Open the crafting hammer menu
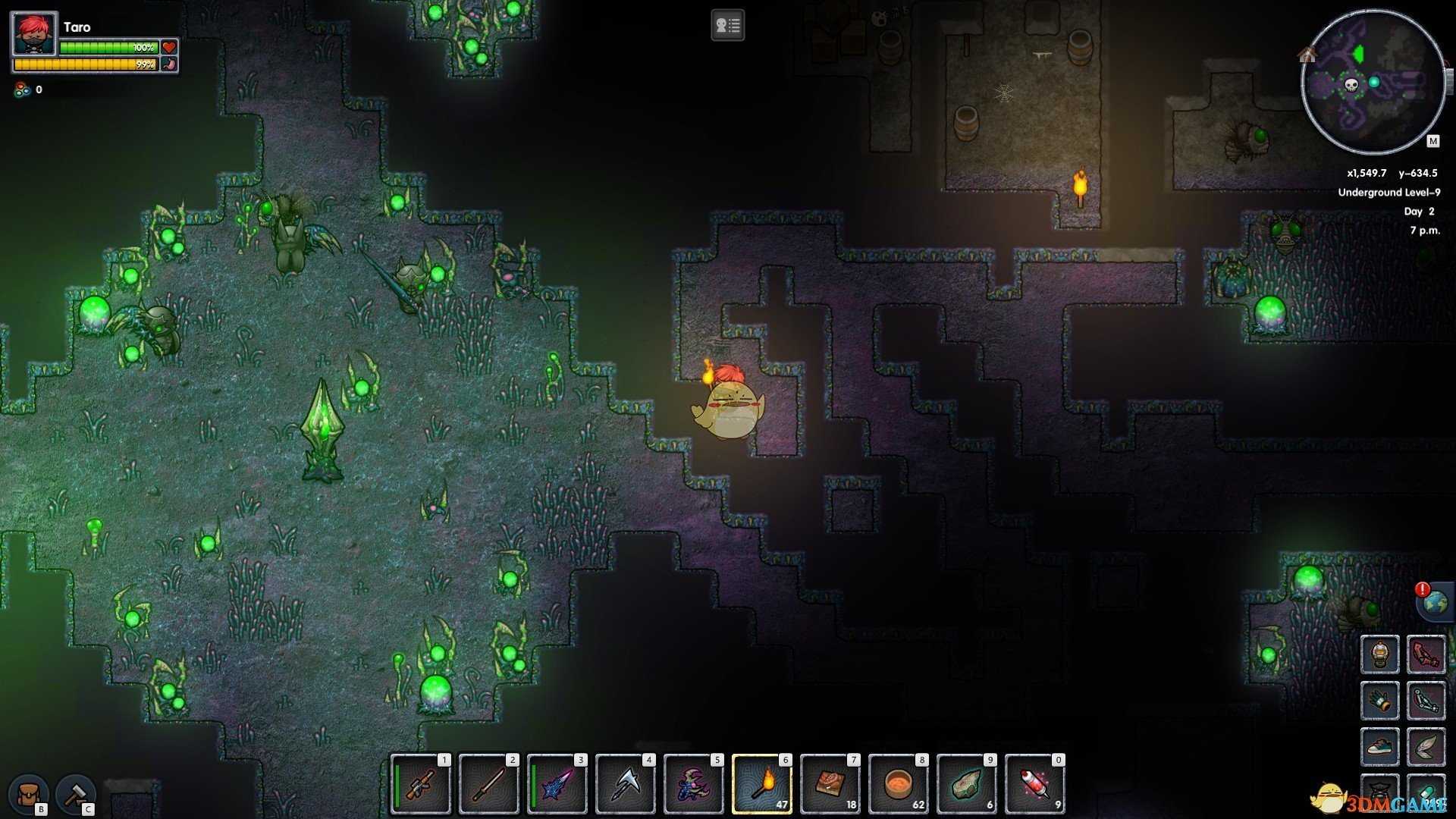The width and height of the screenshot is (1456, 819). point(76,794)
